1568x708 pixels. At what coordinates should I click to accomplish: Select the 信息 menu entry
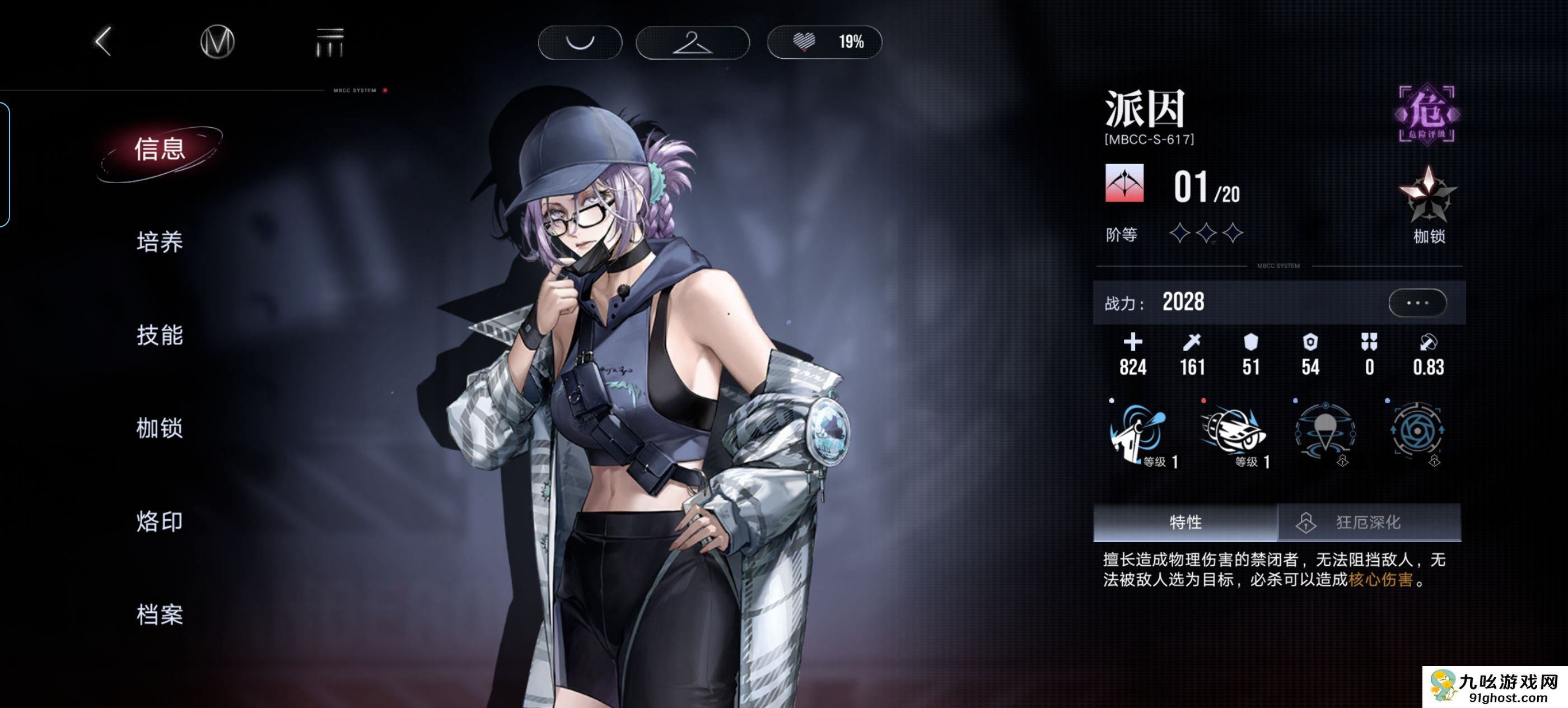click(x=160, y=150)
